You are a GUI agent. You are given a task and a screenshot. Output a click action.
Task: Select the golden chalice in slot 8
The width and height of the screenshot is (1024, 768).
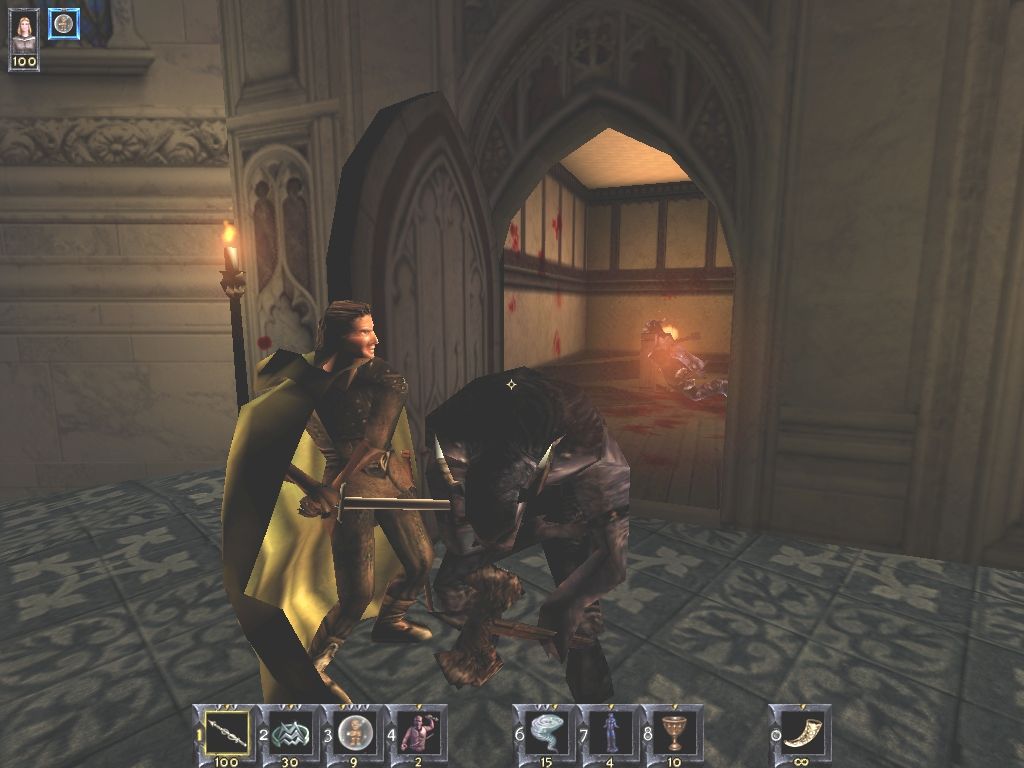click(x=672, y=732)
